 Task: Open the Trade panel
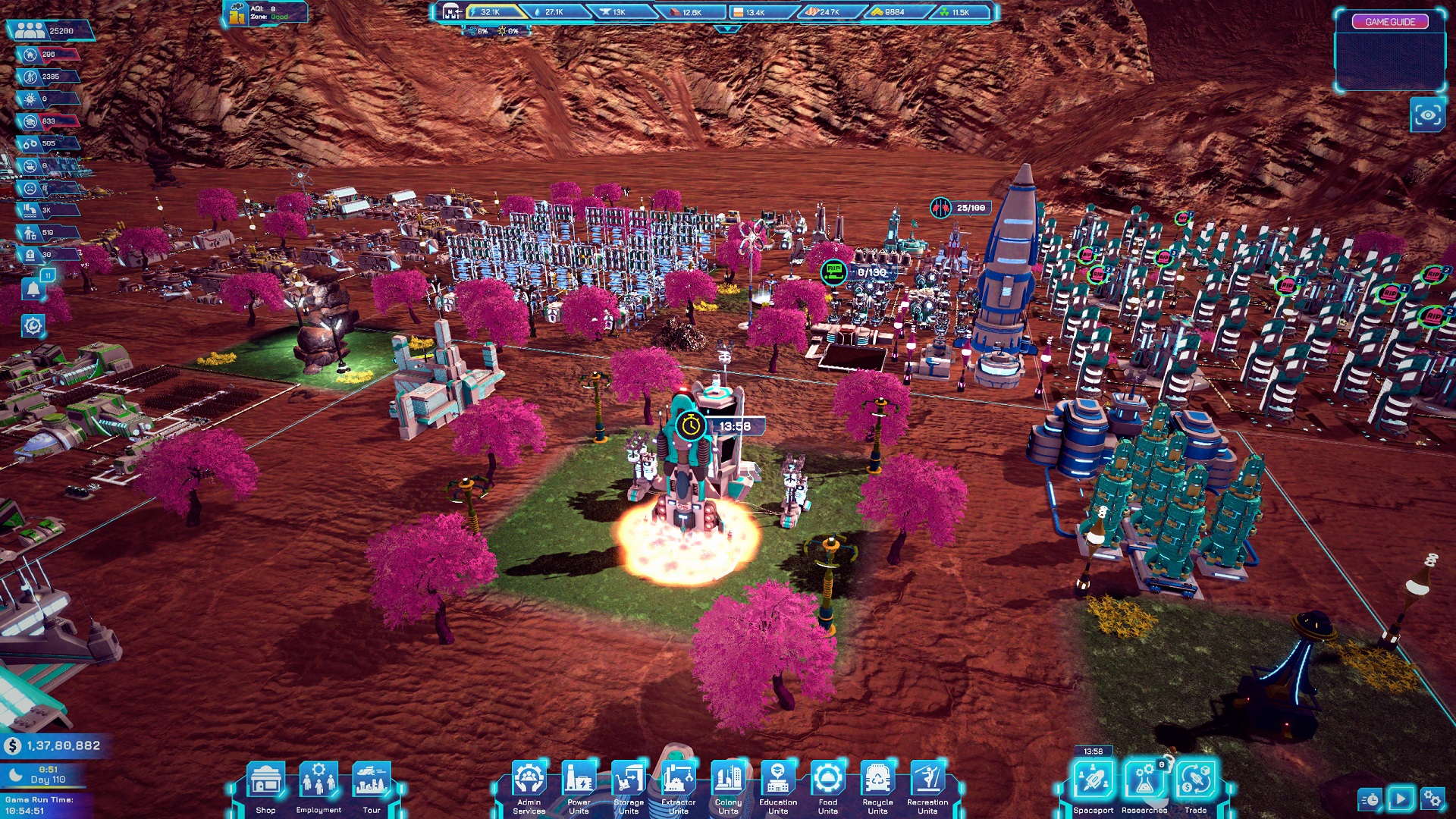[1195, 781]
